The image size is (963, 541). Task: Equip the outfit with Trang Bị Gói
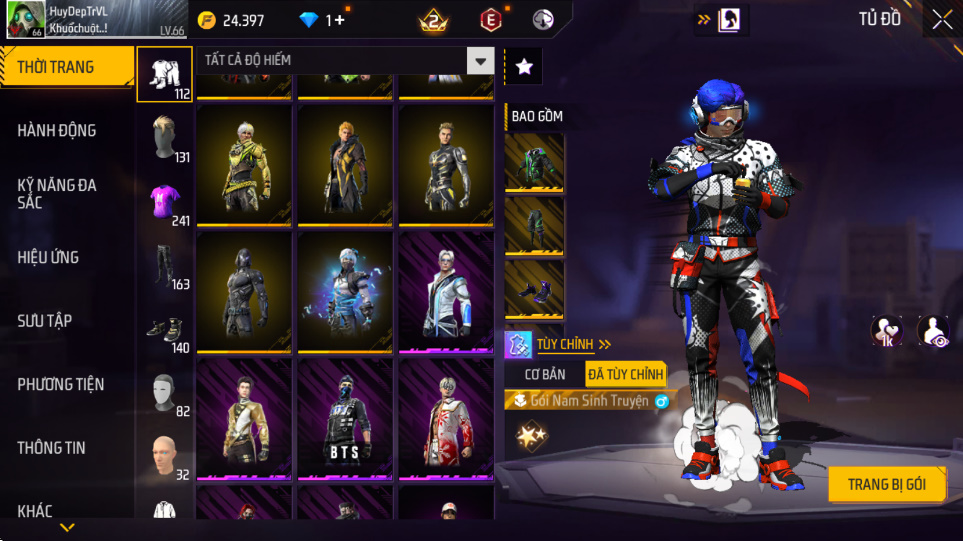[x=886, y=485]
